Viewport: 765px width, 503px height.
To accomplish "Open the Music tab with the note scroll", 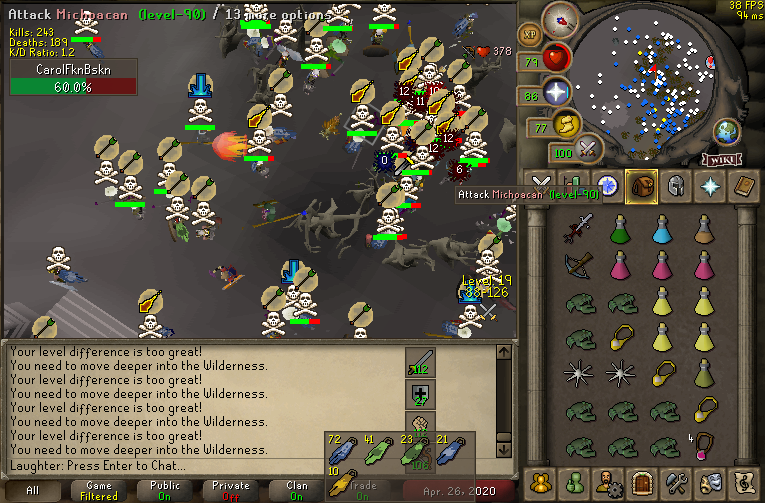I will [x=742, y=484].
